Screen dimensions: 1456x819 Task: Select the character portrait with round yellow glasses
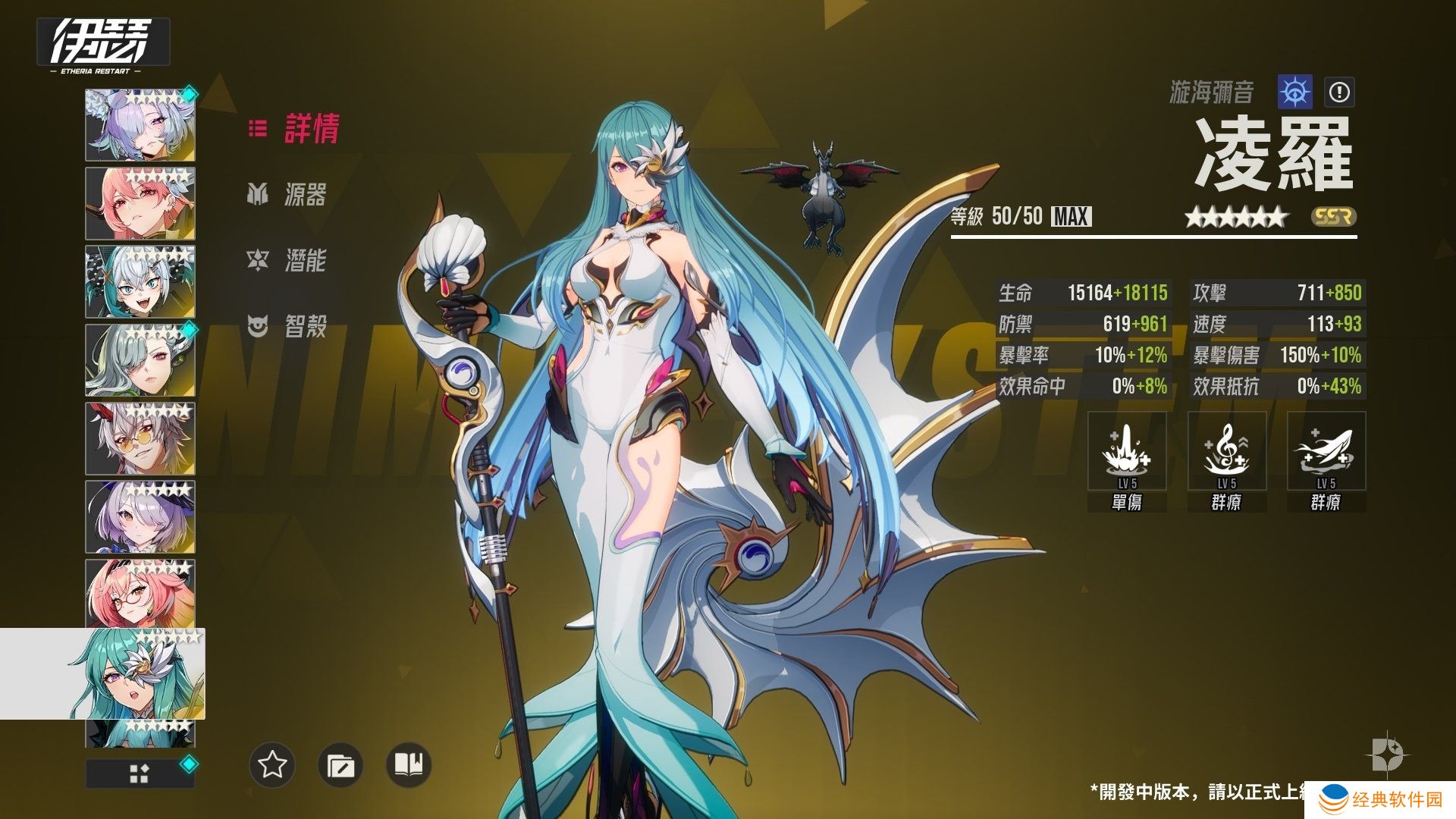[x=140, y=439]
